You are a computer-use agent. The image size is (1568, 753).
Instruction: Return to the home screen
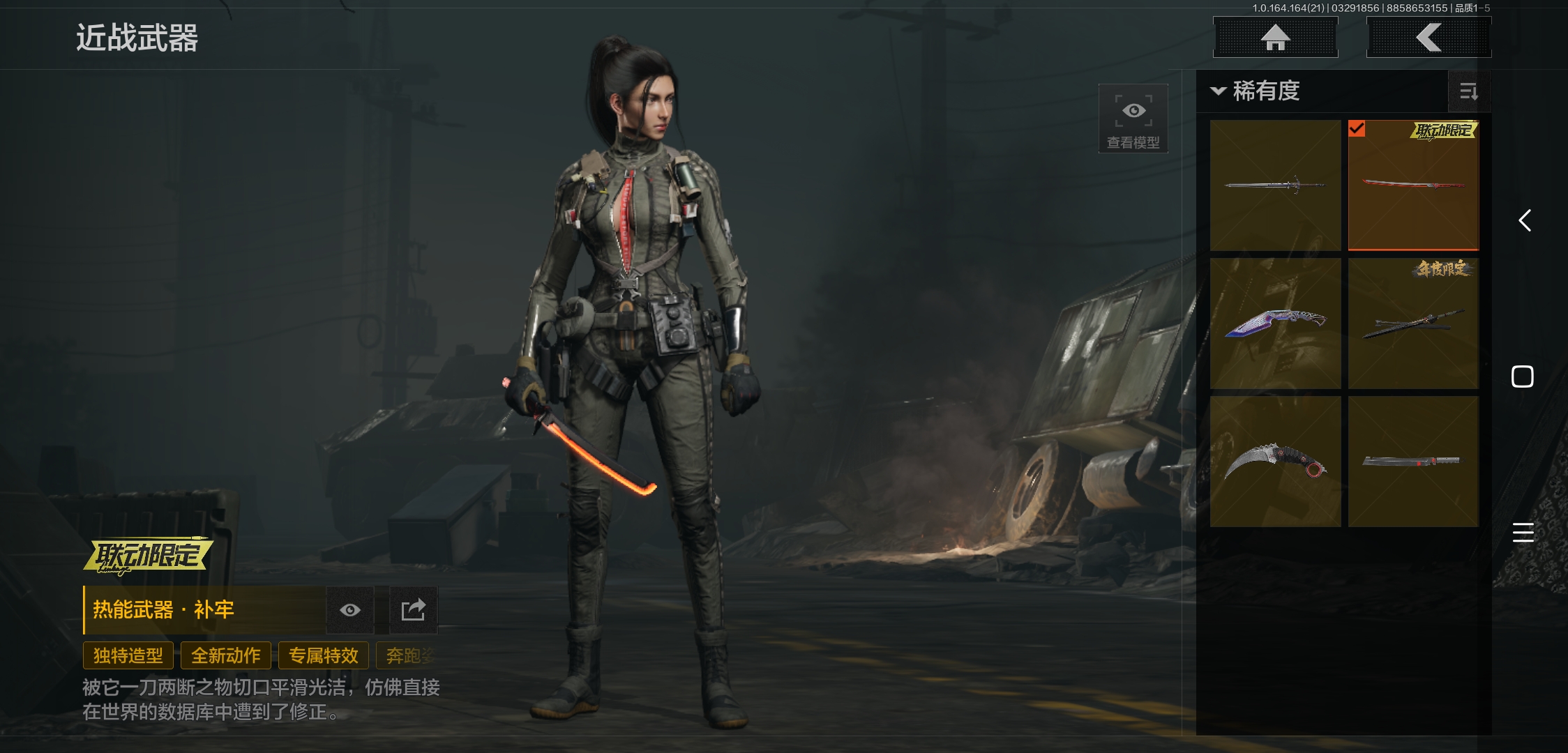1275,38
